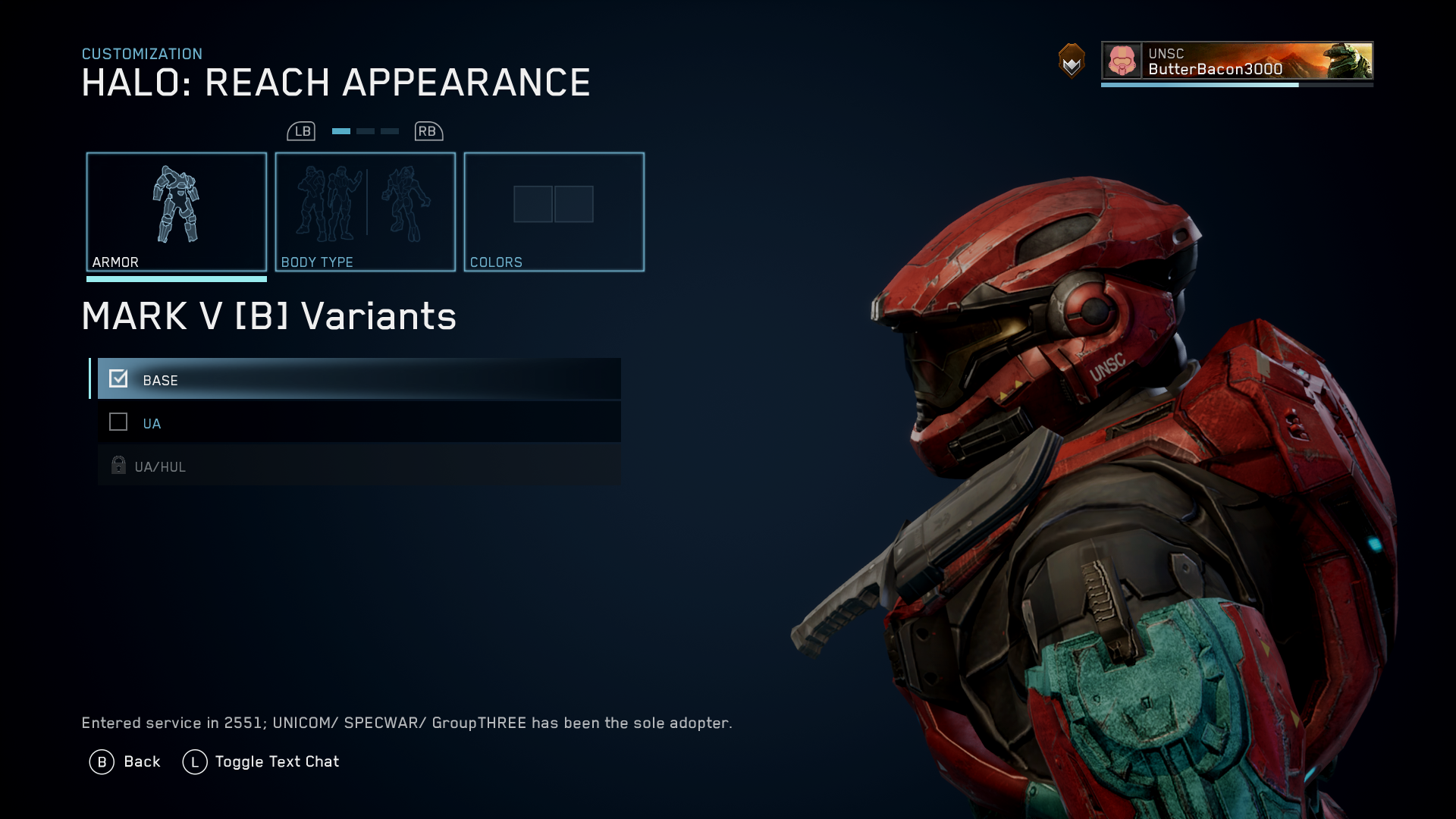This screenshot has height=819, width=1456.
Task: Open the COLORS customization category
Action: point(554,211)
